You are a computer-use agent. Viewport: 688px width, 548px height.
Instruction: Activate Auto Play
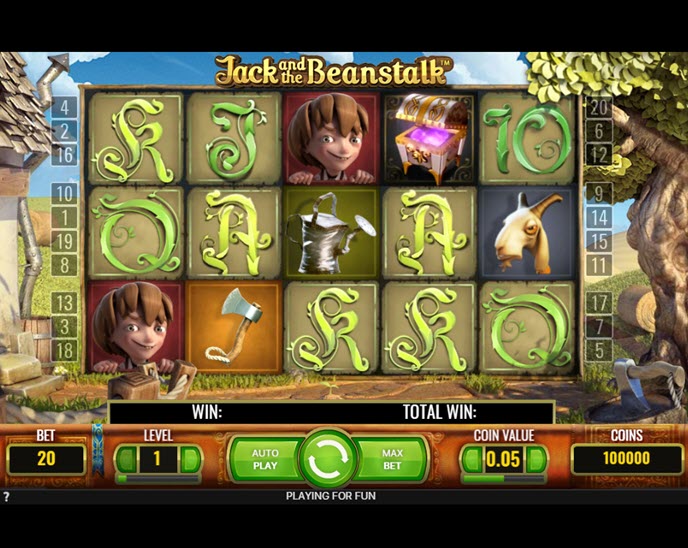click(x=265, y=460)
